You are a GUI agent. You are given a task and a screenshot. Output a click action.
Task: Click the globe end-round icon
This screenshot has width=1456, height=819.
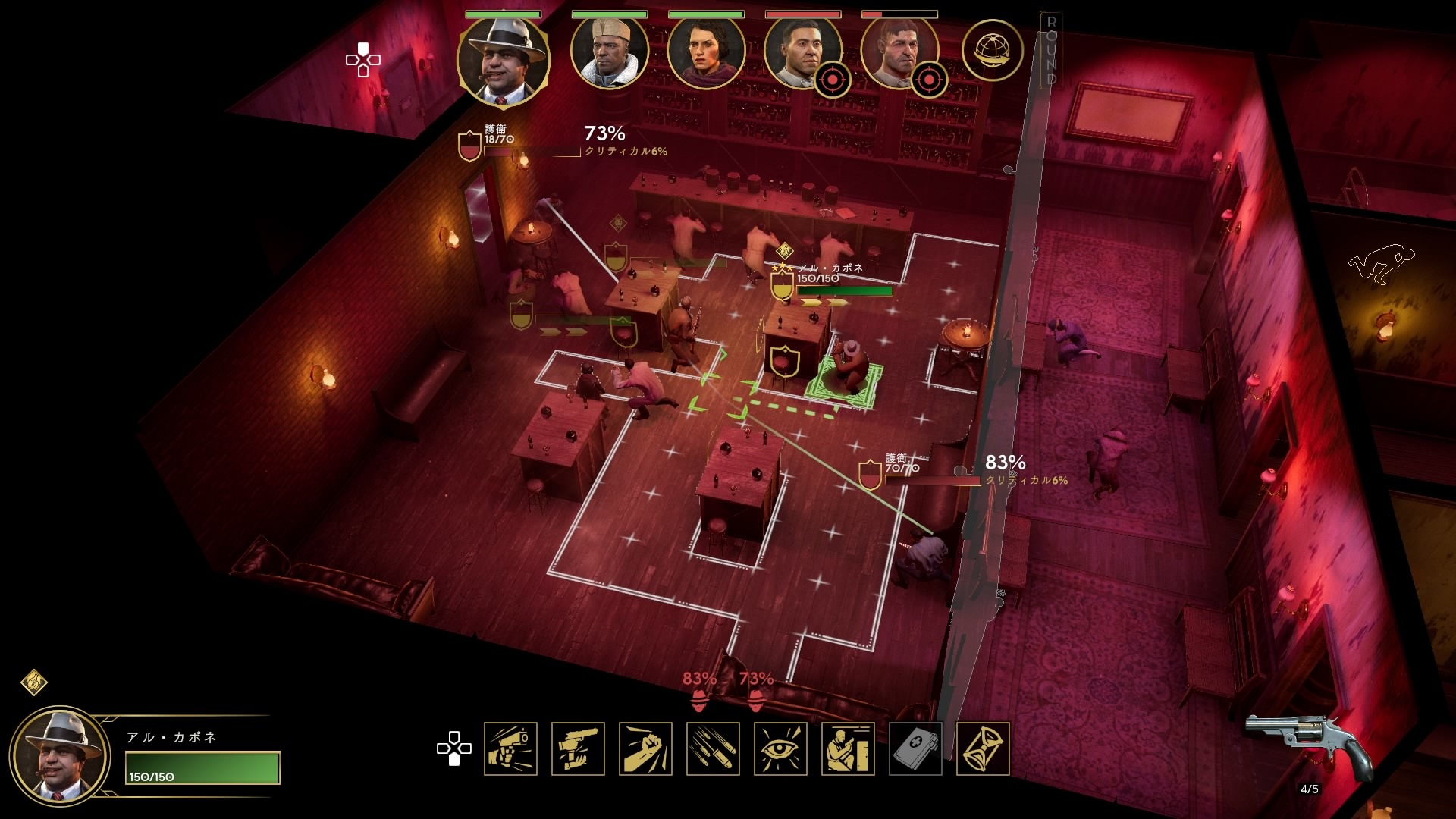coord(992,51)
